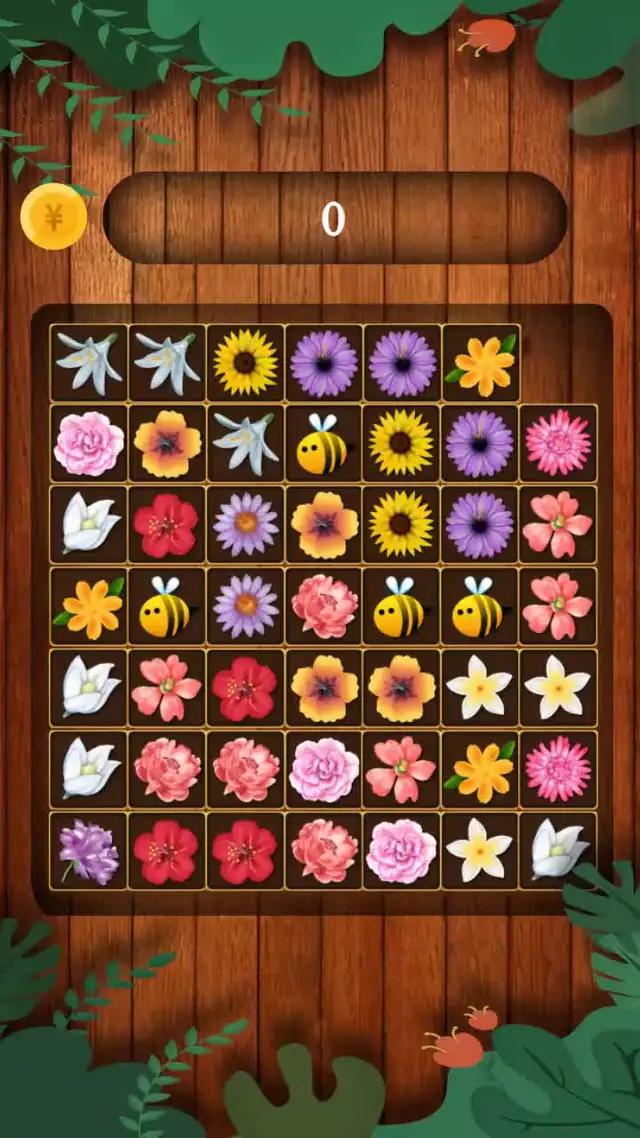The width and height of the screenshot is (640, 1138).
Task: Pick the white tulip beside a white plumeria
Action: pos(558,851)
